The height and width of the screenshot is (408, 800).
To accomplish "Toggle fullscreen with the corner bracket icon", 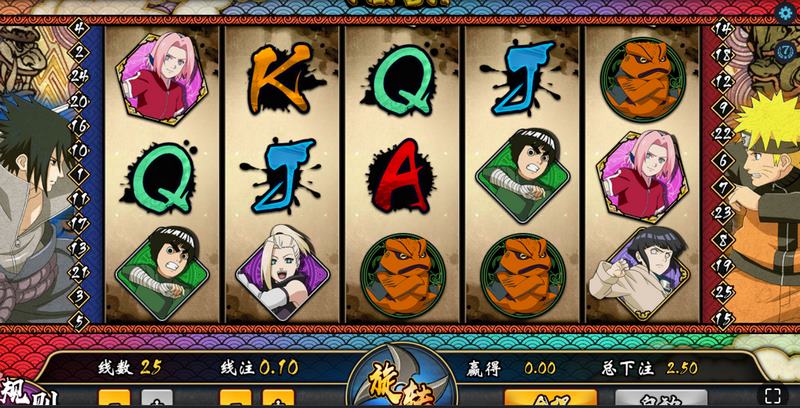I will tap(773, 394).
